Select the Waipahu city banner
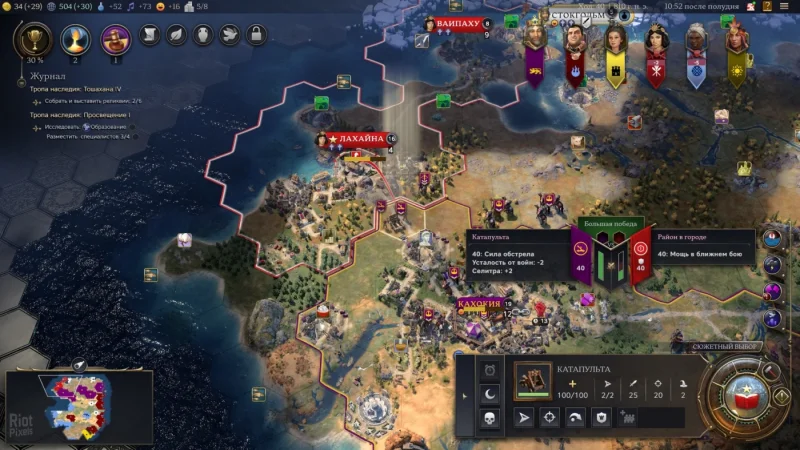Screen dimensions: 800x450 458,23
